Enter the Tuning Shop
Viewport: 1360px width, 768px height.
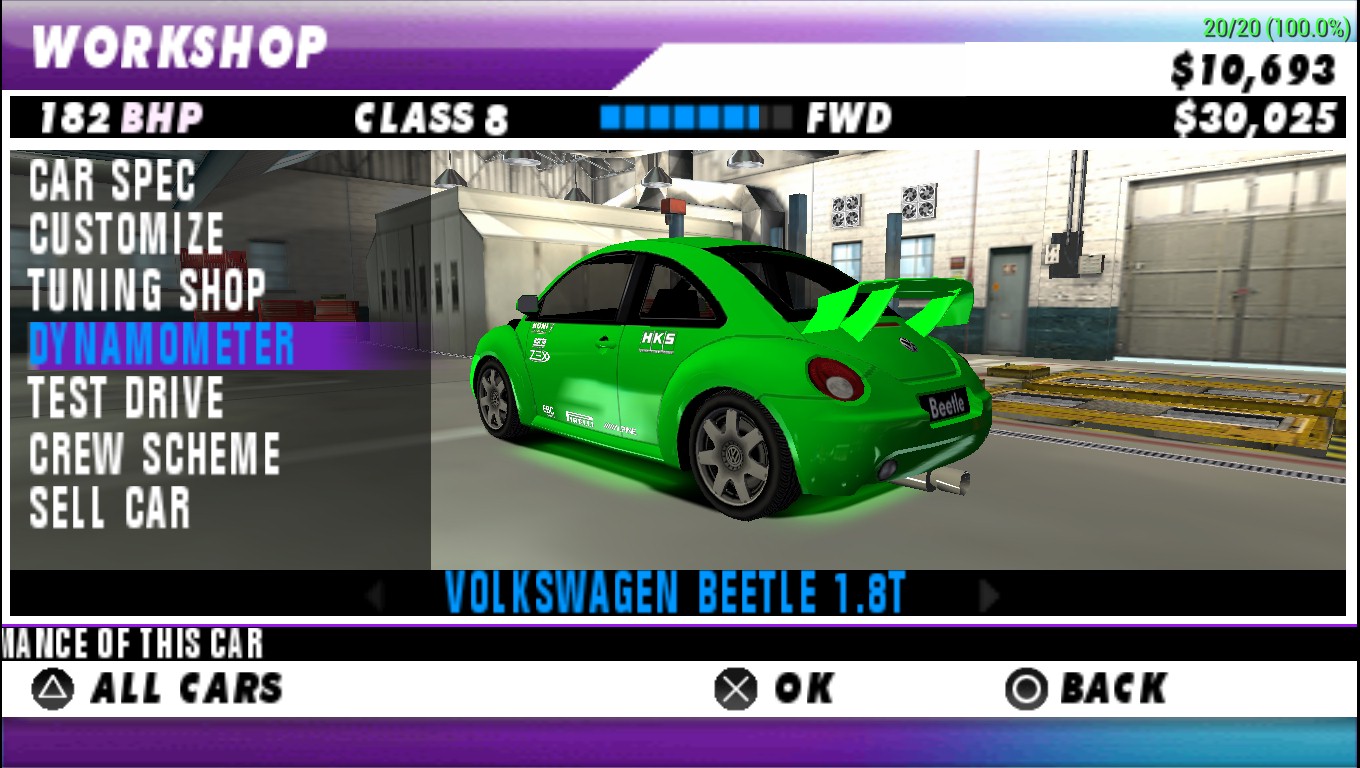tap(146, 290)
